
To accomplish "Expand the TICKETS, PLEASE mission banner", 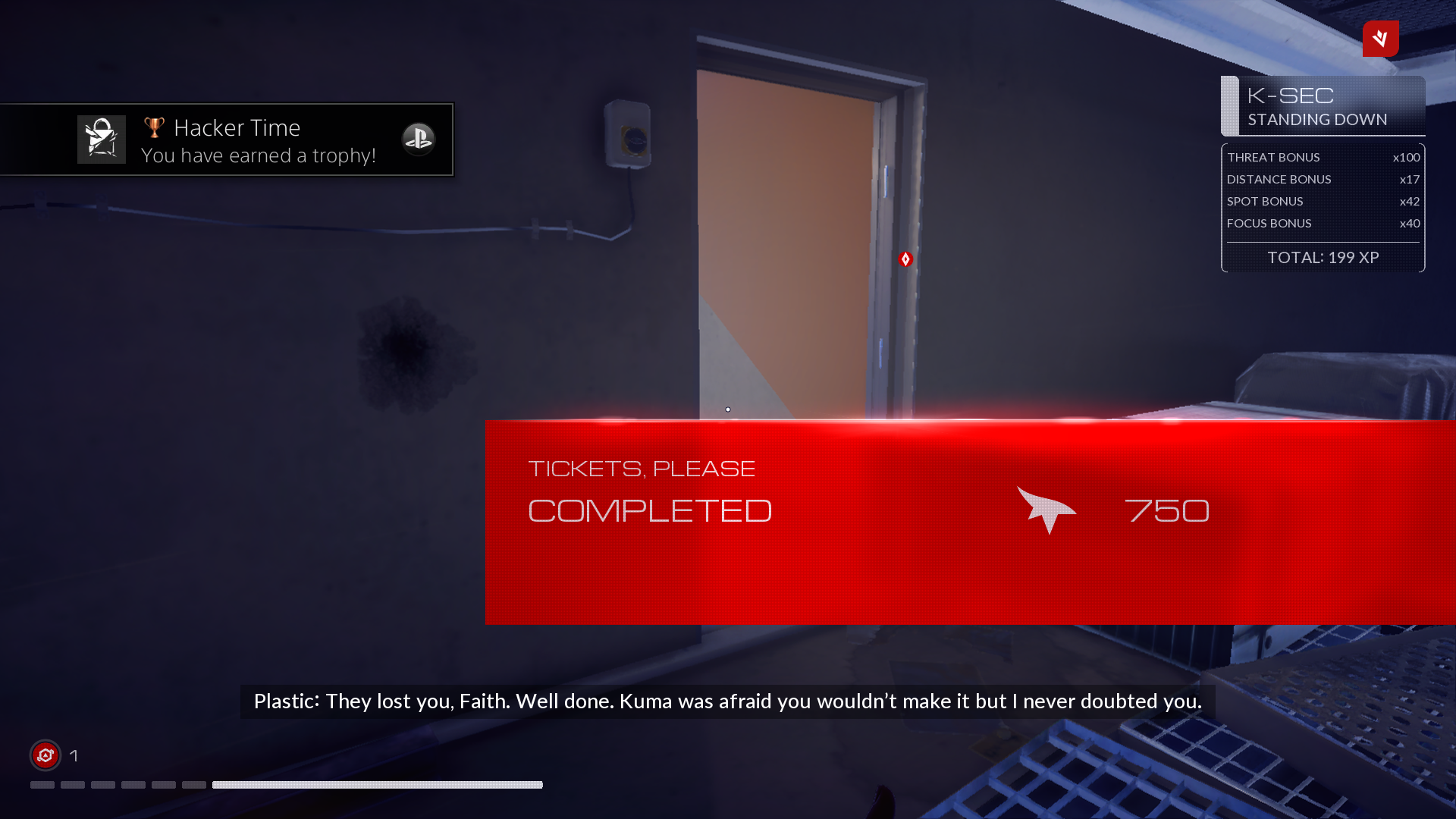I will (x=834, y=522).
